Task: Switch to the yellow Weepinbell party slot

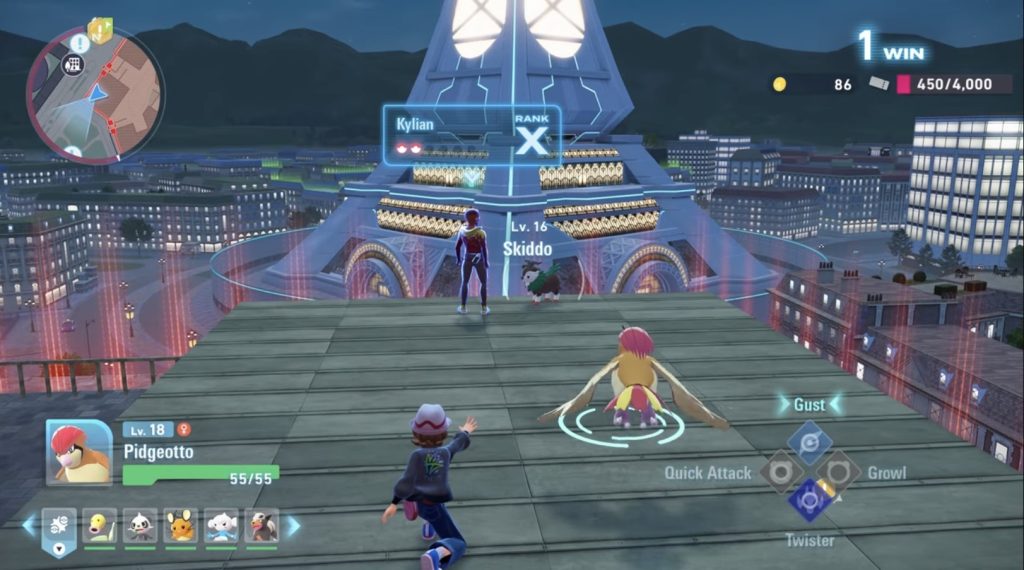Action: [99, 525]
